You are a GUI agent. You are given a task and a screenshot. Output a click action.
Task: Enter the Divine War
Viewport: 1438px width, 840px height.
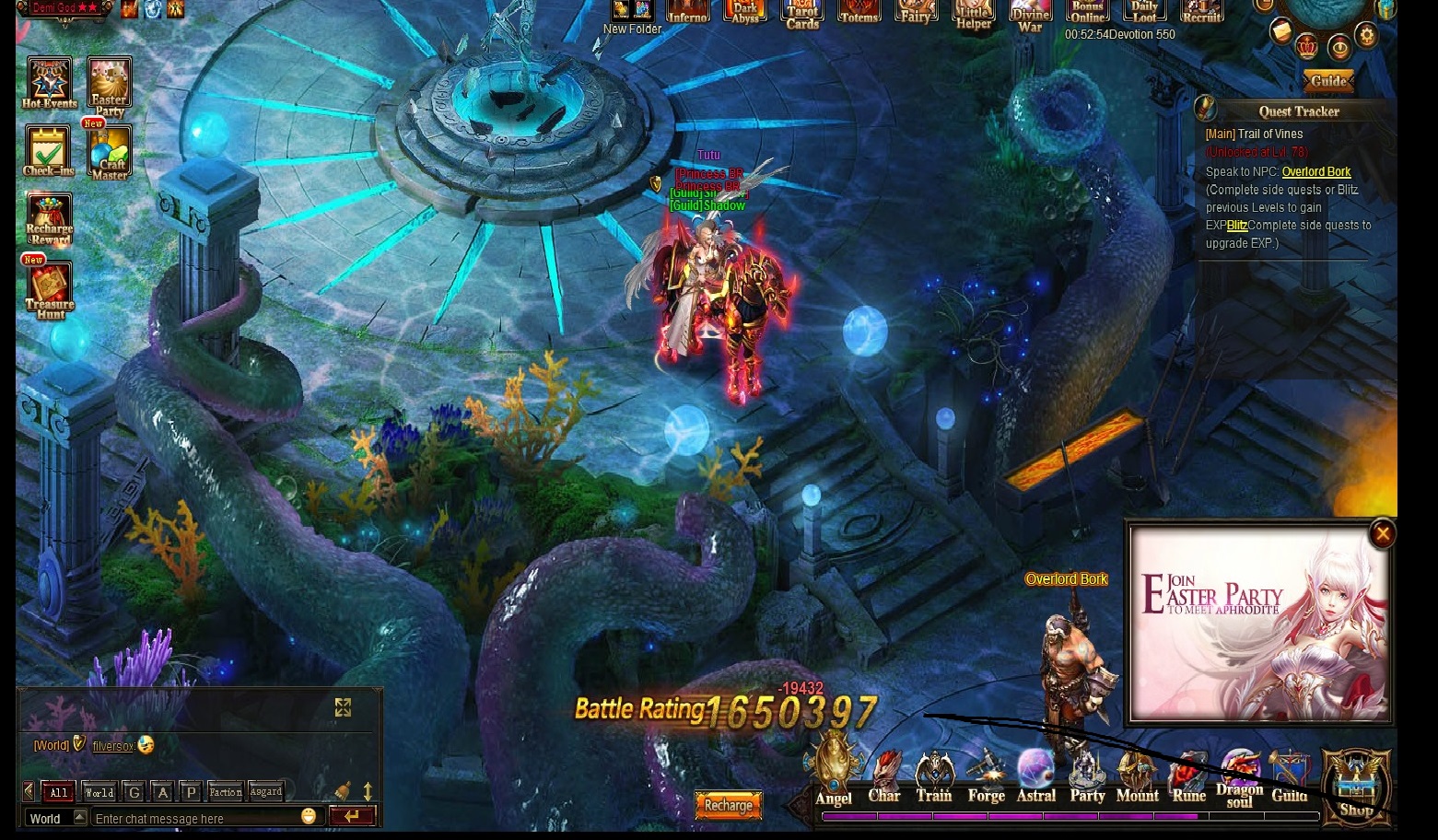click(1030, 15)
